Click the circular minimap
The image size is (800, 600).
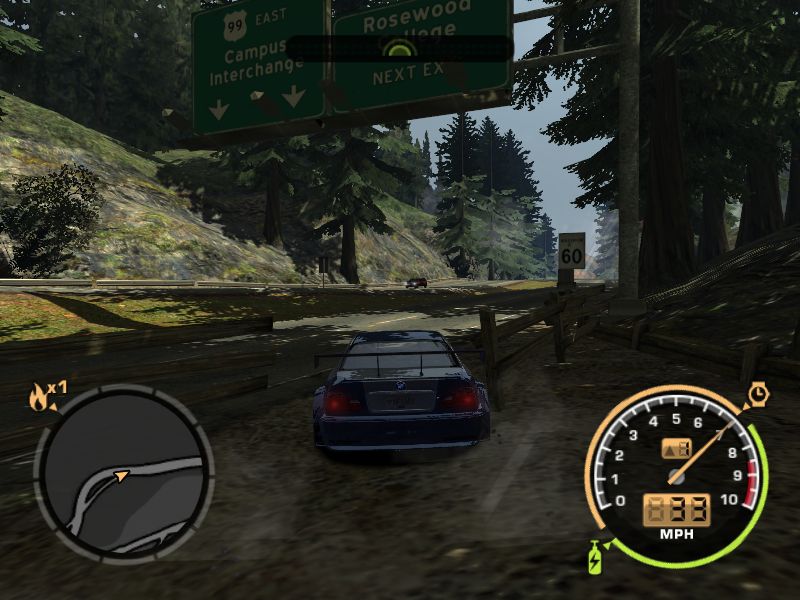tap(124, 472)
